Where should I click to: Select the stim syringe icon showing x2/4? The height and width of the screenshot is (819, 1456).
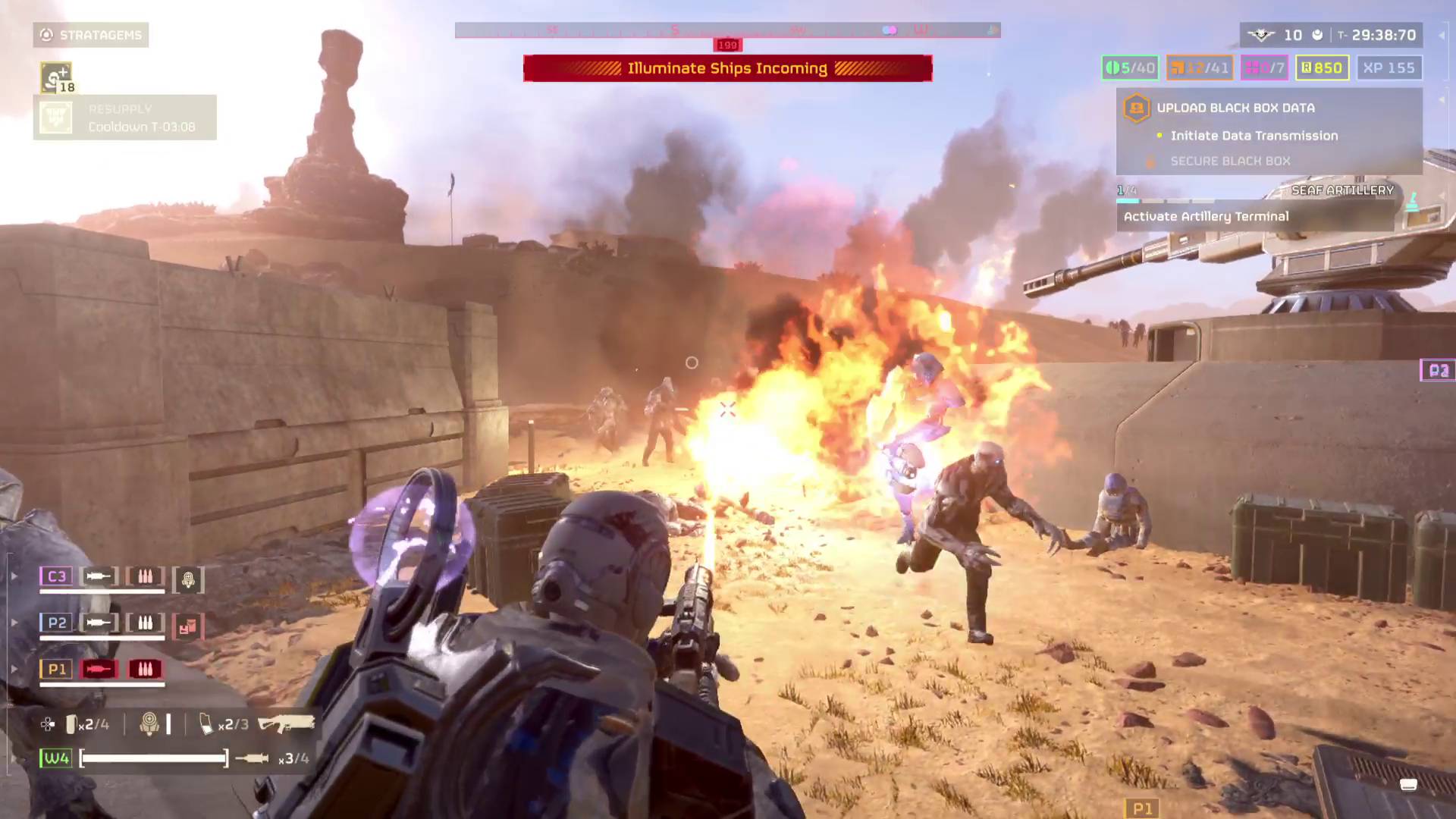(72, 724)
